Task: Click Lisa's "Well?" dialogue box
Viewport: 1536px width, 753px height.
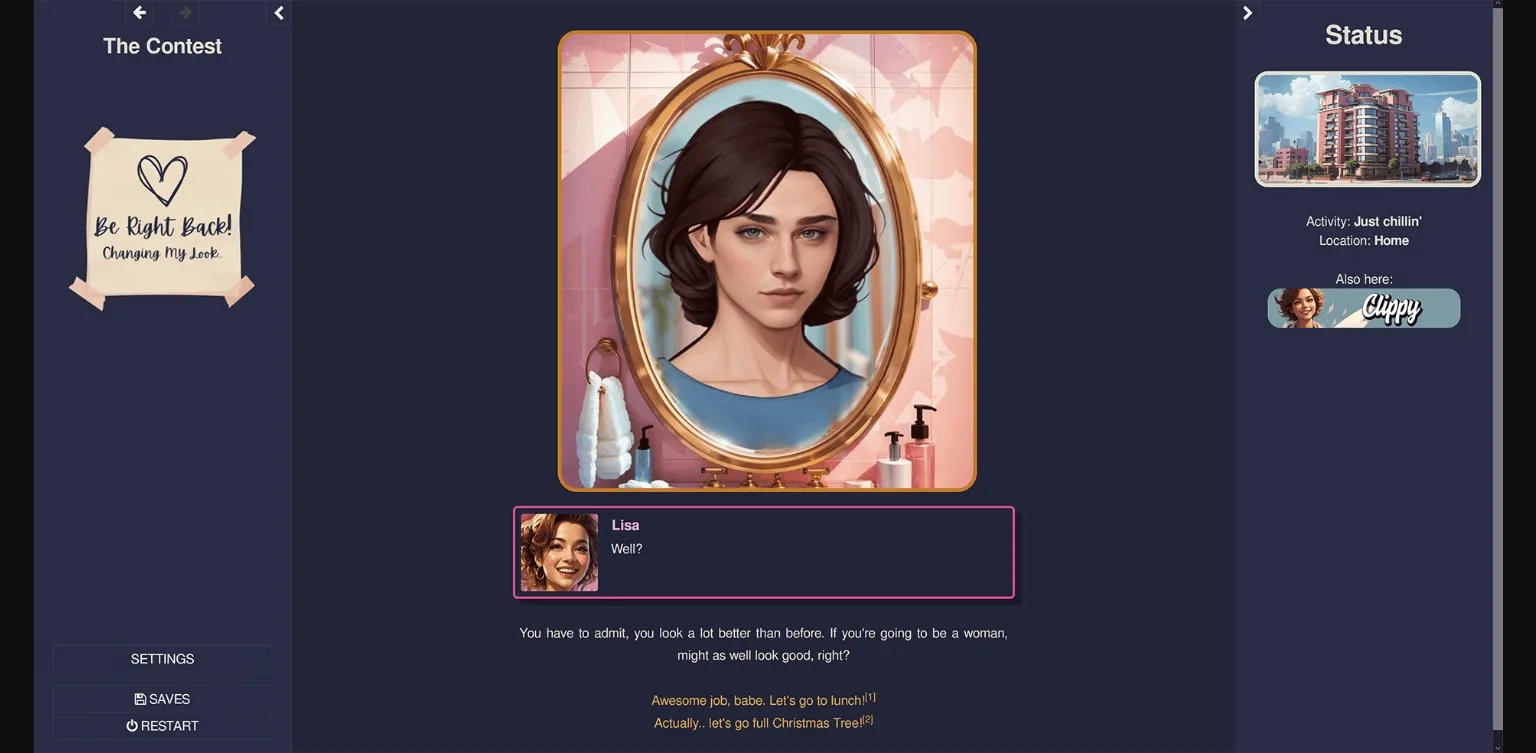Action: click(x=764, y=551)
